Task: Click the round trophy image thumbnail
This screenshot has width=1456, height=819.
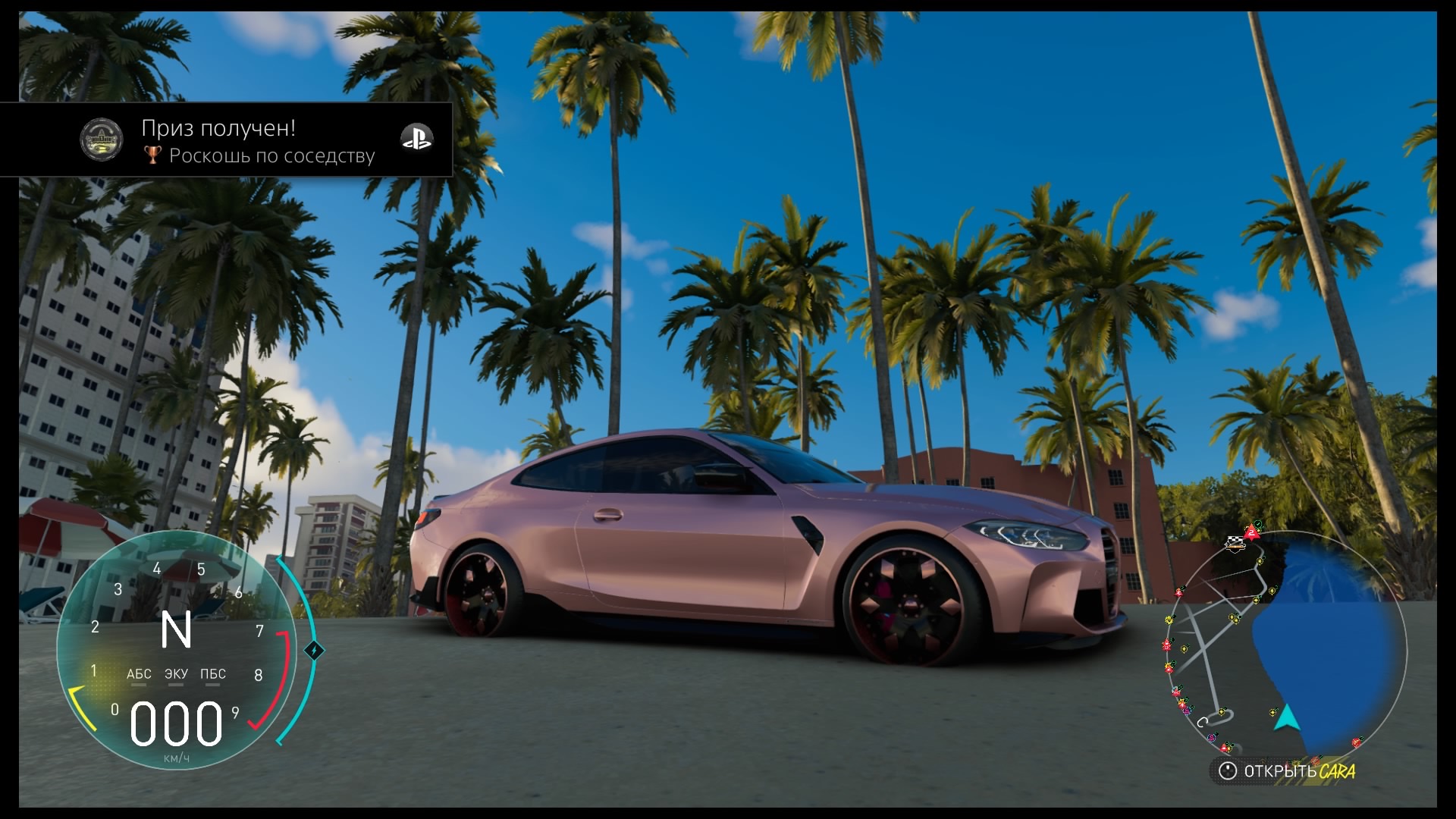Action: point(102,140)
